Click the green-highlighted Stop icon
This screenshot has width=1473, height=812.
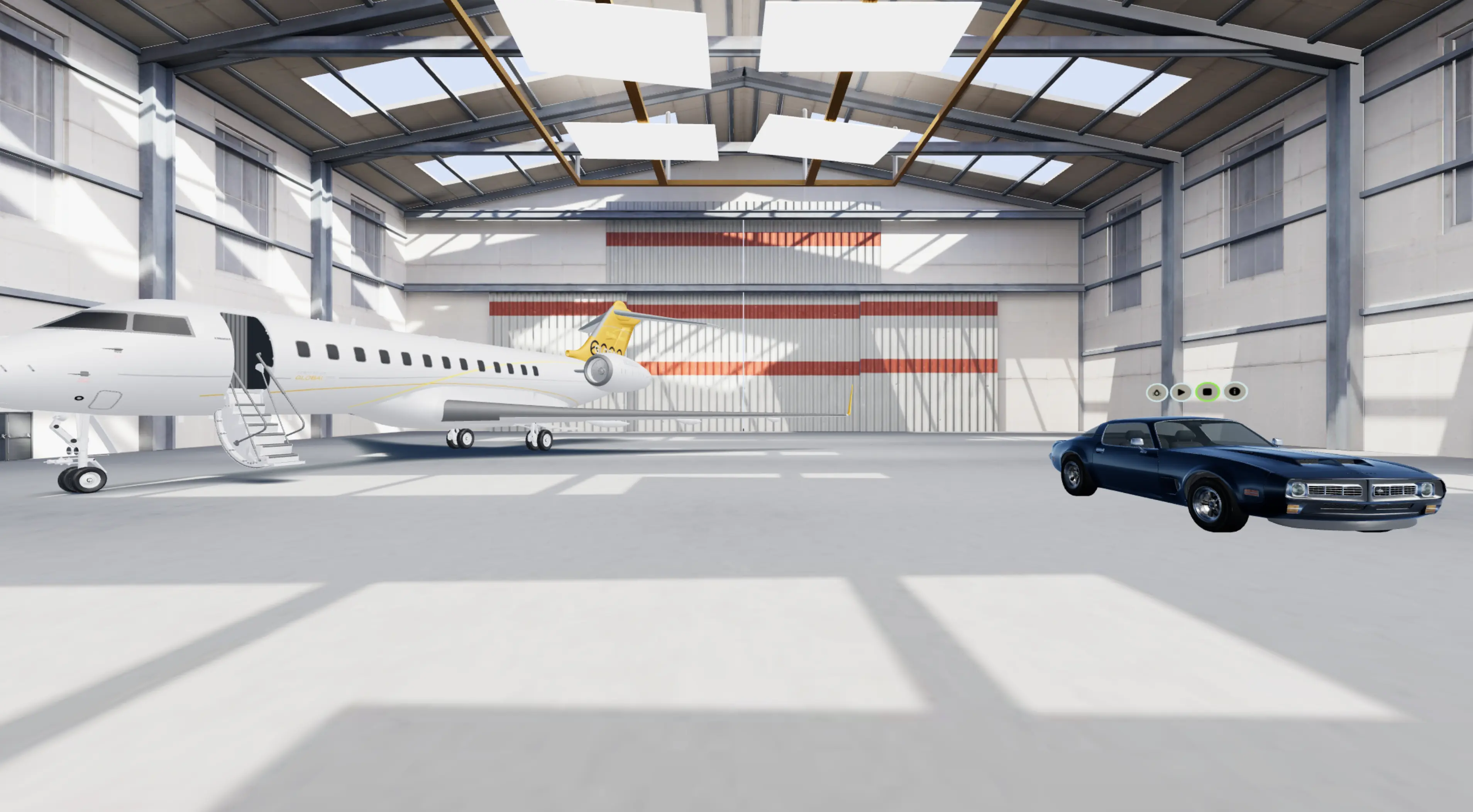point(1208,392)
